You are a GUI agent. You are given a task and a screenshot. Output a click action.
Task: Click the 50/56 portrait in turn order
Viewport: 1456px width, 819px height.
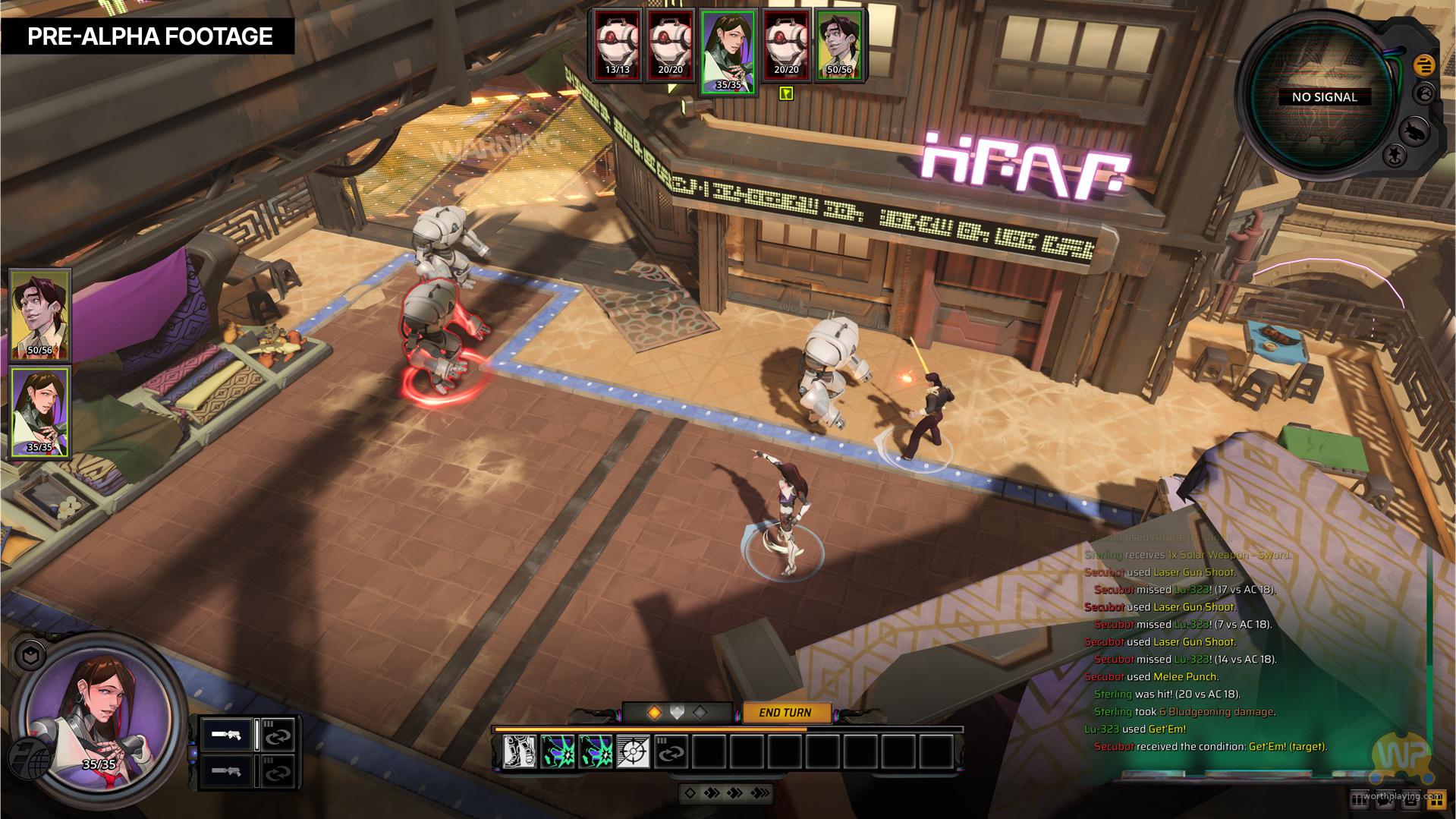click(840, 46)
